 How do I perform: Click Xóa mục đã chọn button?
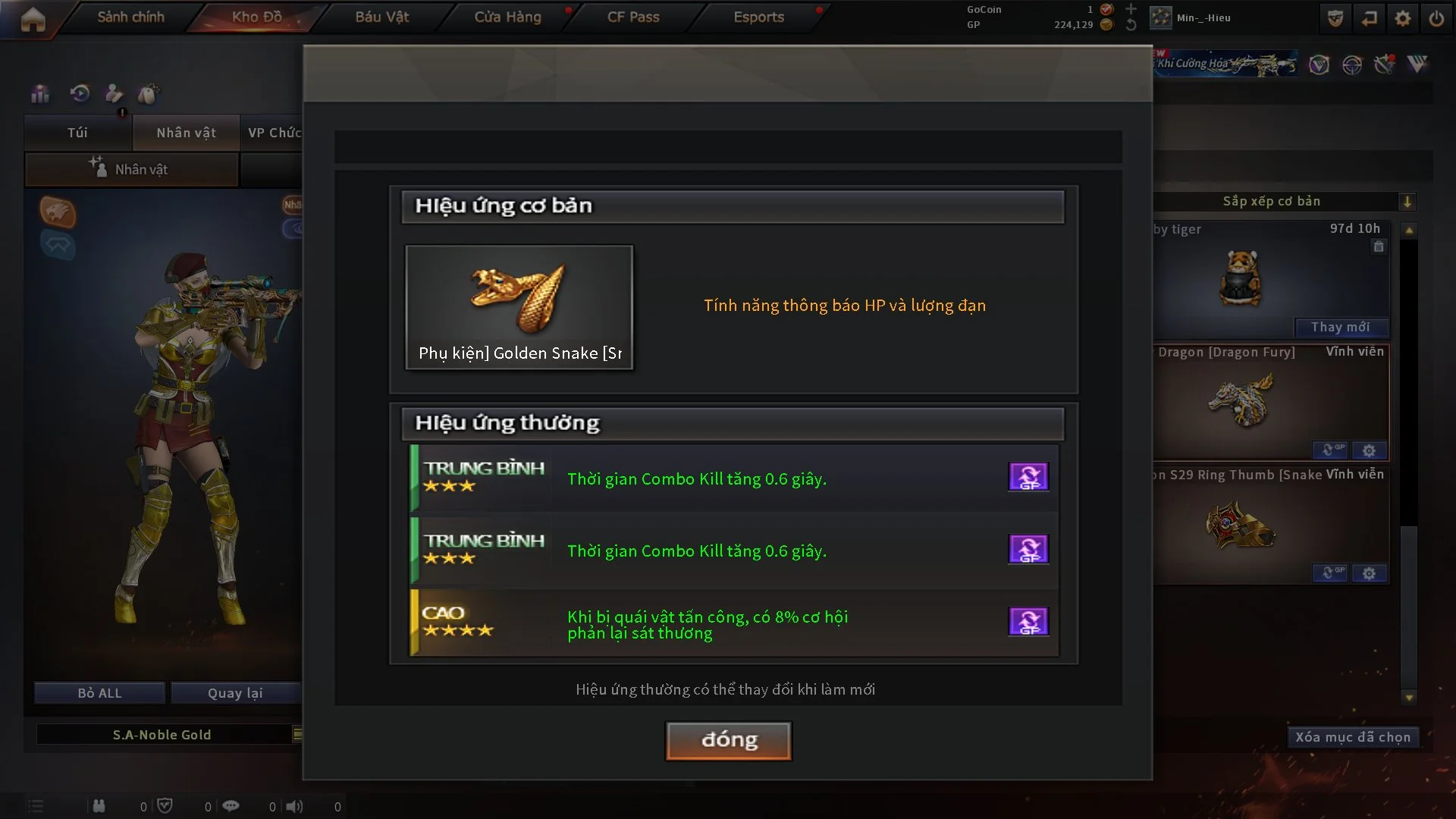(1352, 737)
